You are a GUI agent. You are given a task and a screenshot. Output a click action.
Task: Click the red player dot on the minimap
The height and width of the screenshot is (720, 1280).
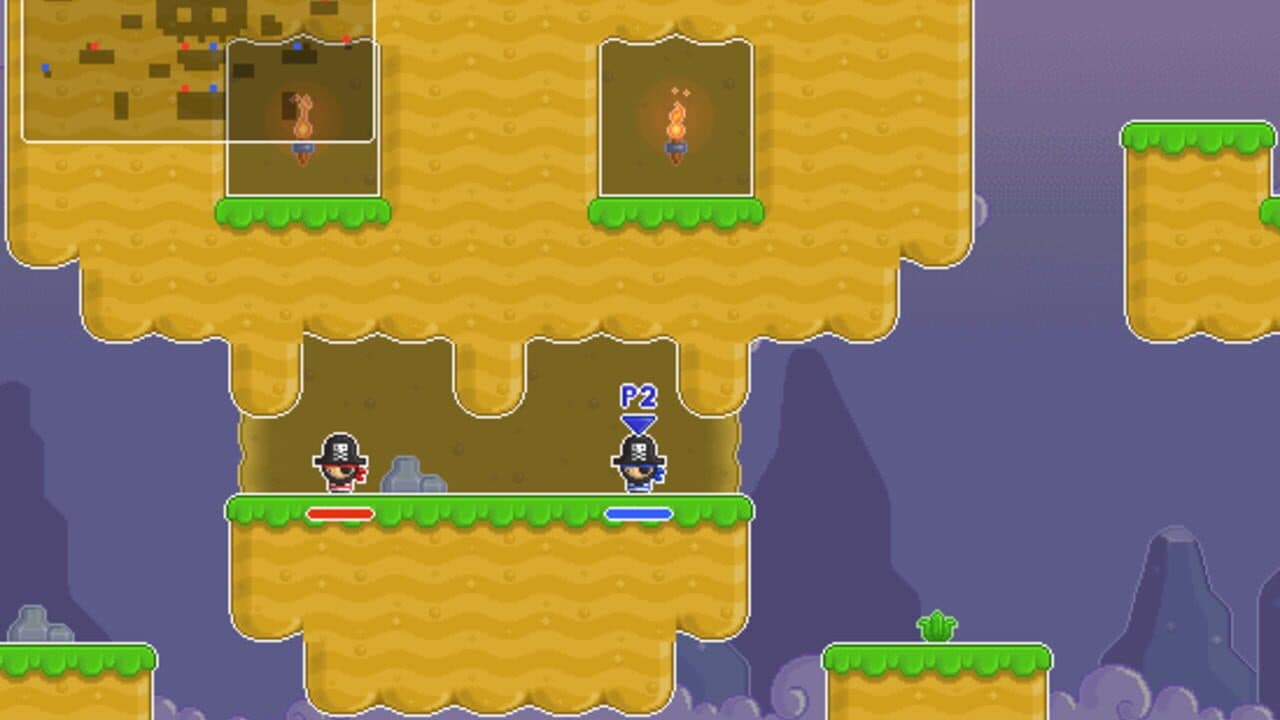point(185,46)
